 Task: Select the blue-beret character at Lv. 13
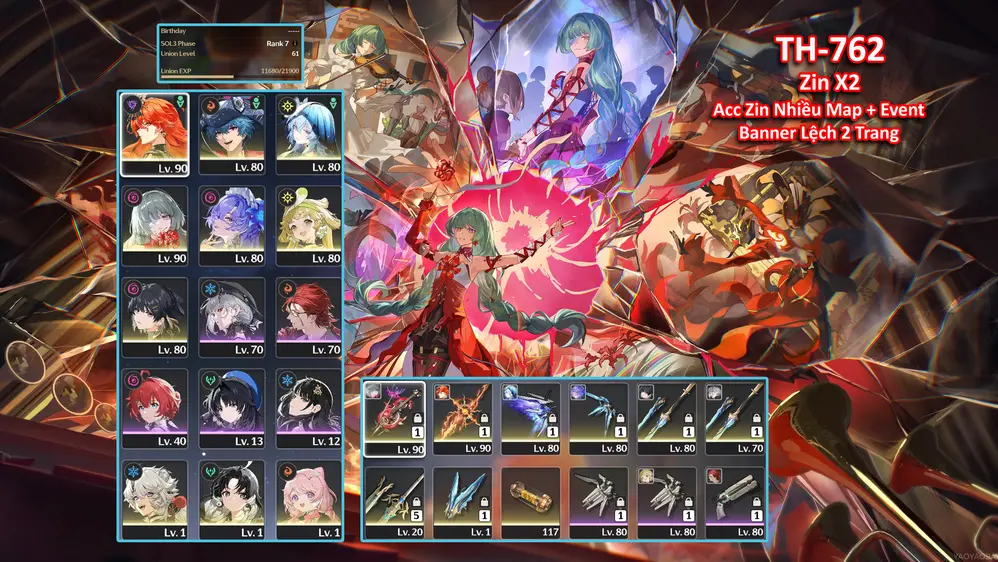pos(232,407)
